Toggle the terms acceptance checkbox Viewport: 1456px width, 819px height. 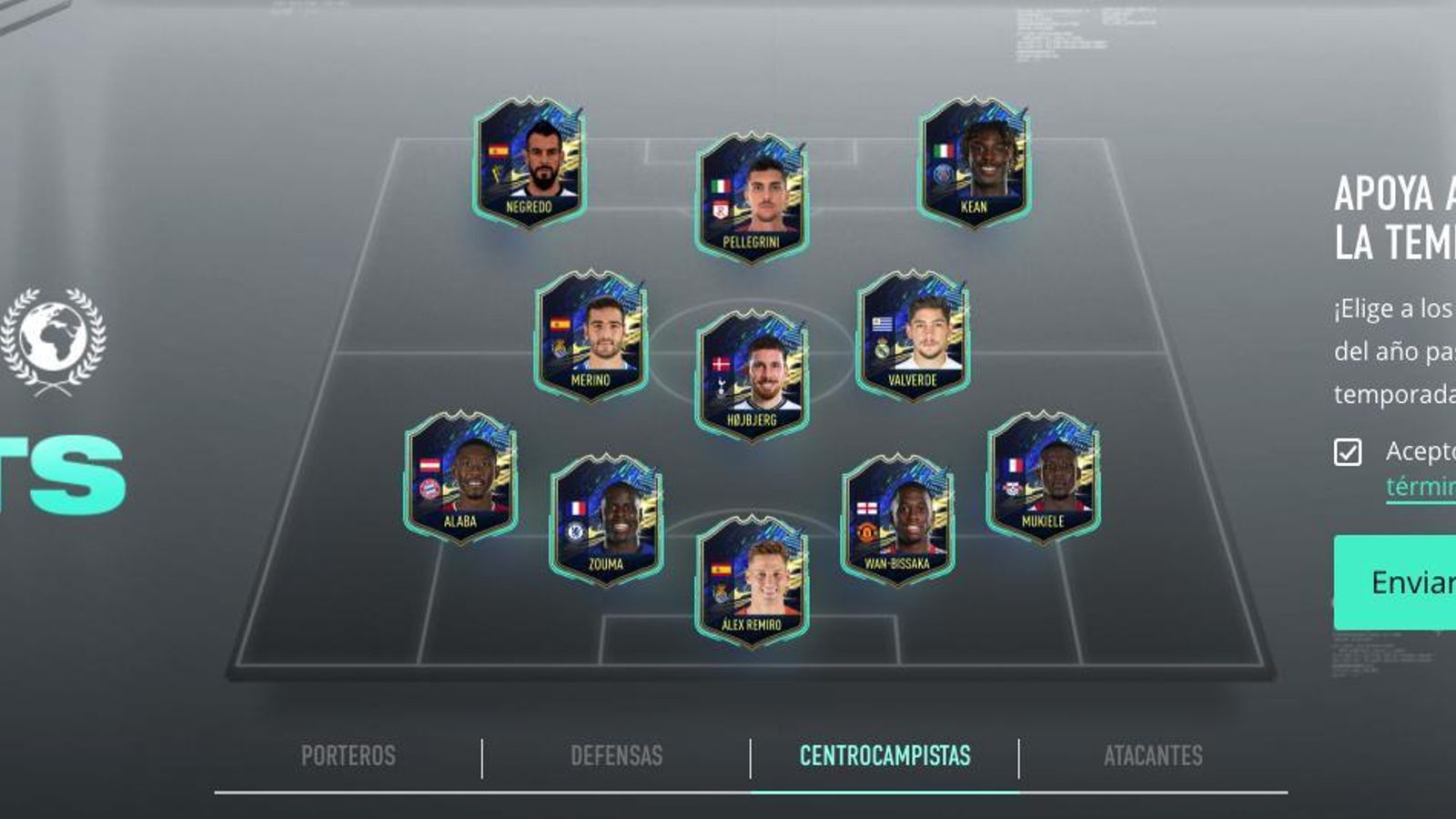click(x=1348, y=452)
